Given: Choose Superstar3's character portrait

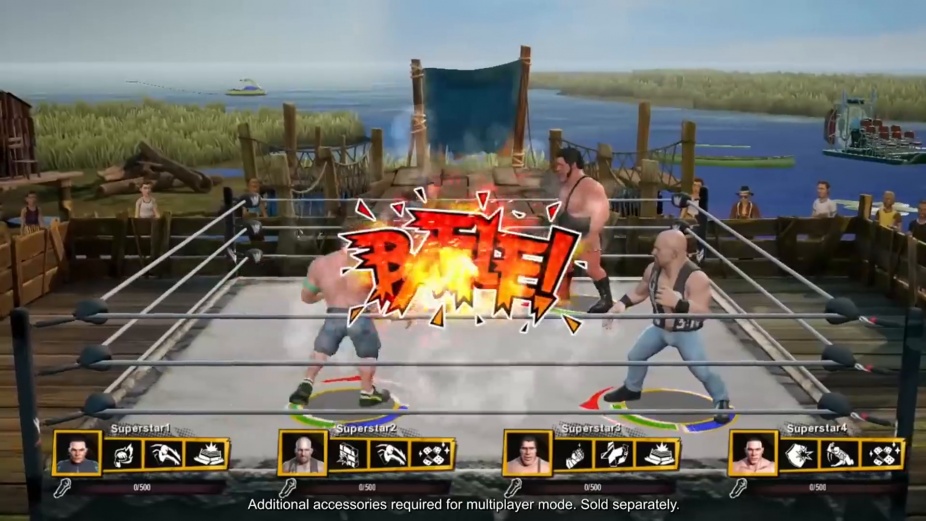Looking at the screenshot, I should click(527, 455).
